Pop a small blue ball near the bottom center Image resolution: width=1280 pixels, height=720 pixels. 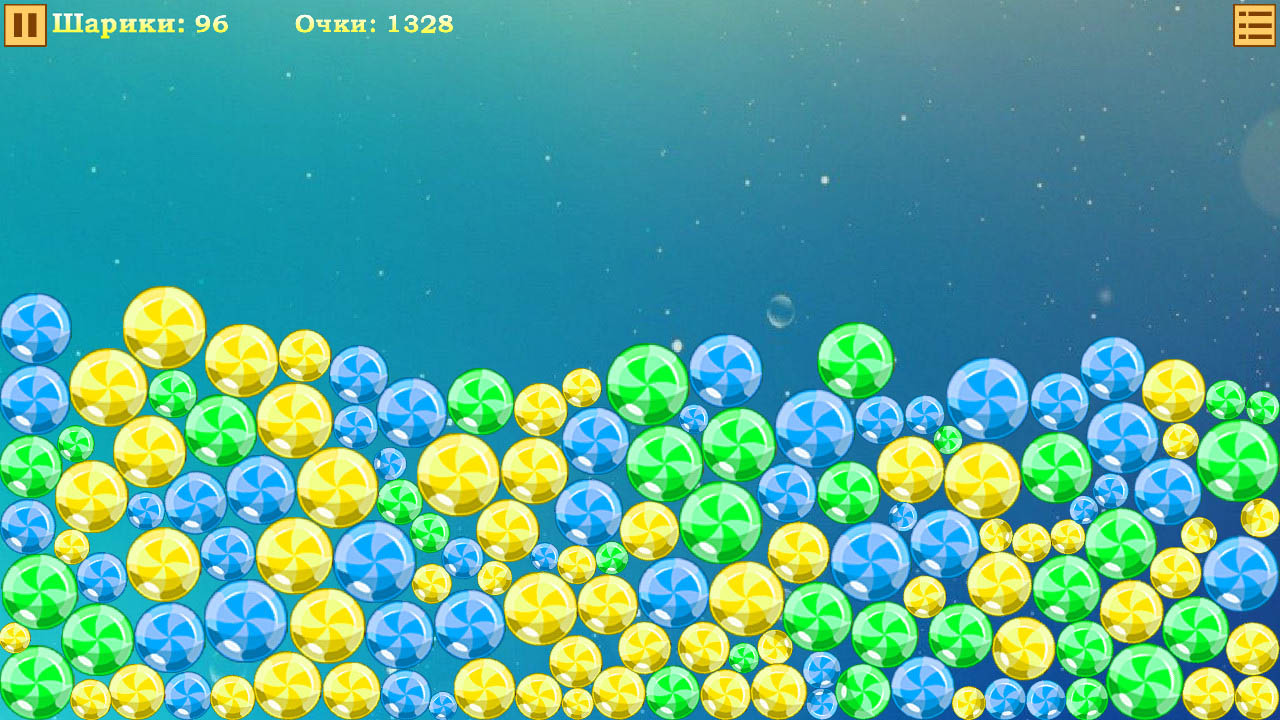(820, 700)
